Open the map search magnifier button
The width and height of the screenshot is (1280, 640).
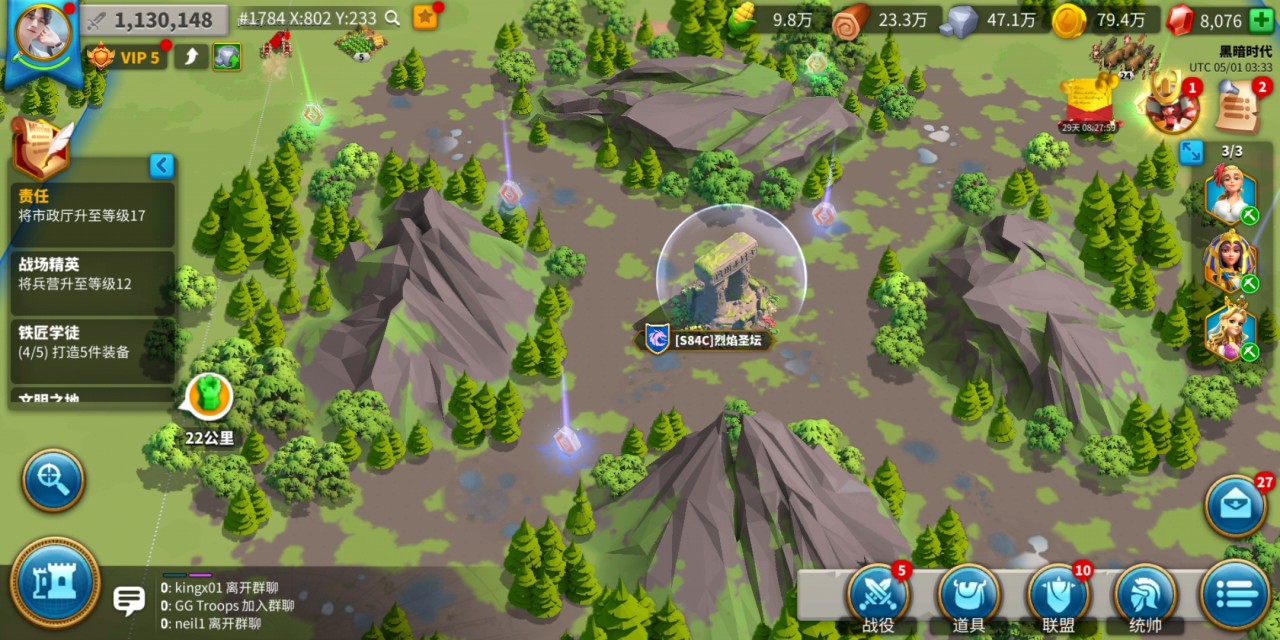[54, 480]
